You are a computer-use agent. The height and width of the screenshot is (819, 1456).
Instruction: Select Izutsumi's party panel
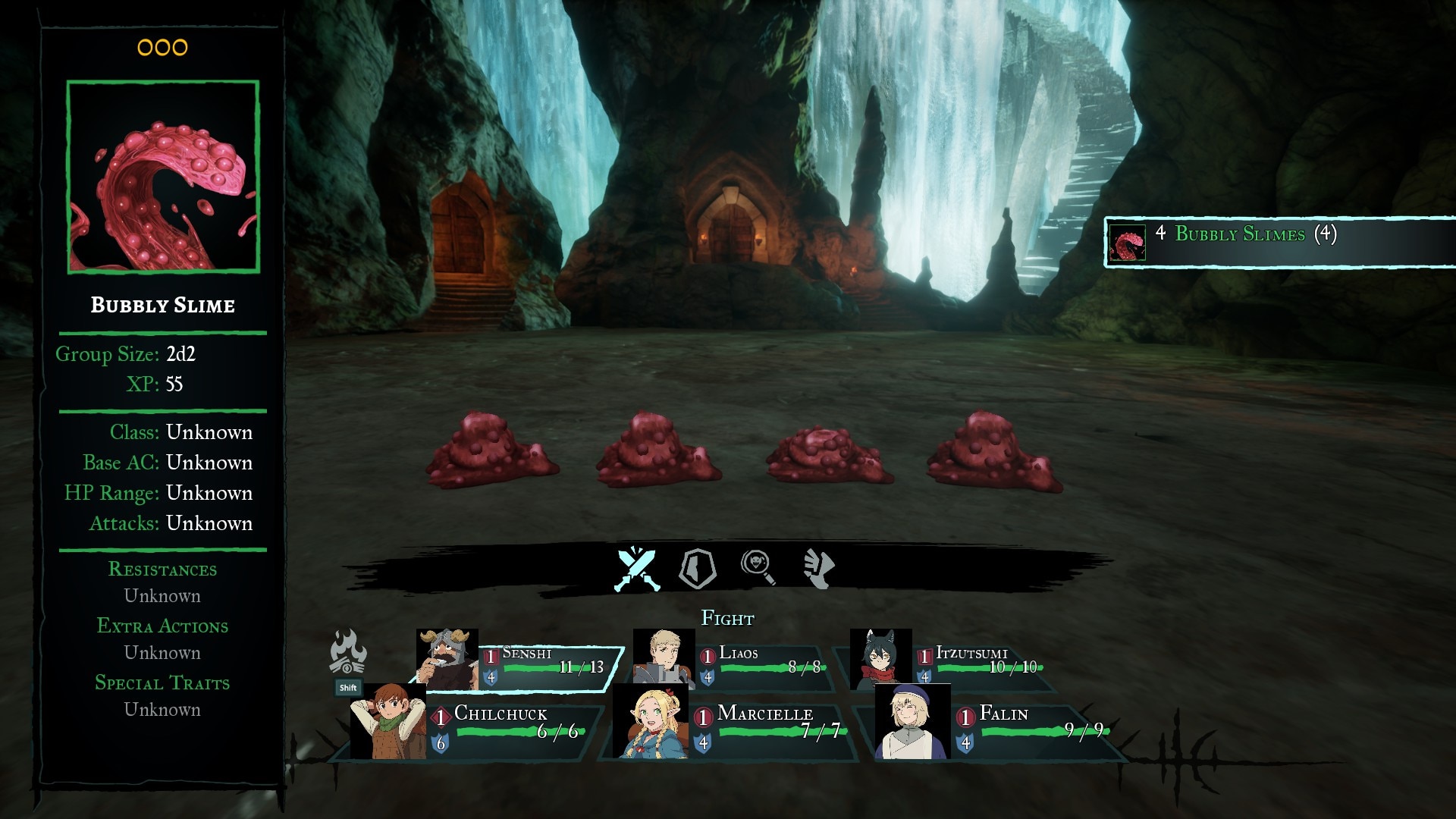[x=955, y=665]
